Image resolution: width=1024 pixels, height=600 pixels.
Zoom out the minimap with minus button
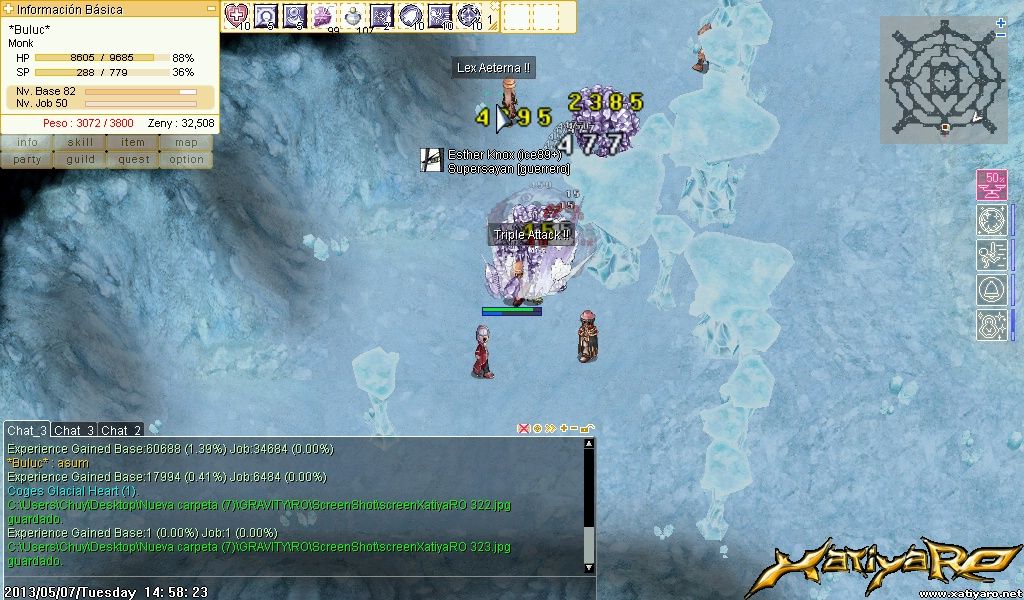point(1001,35)
